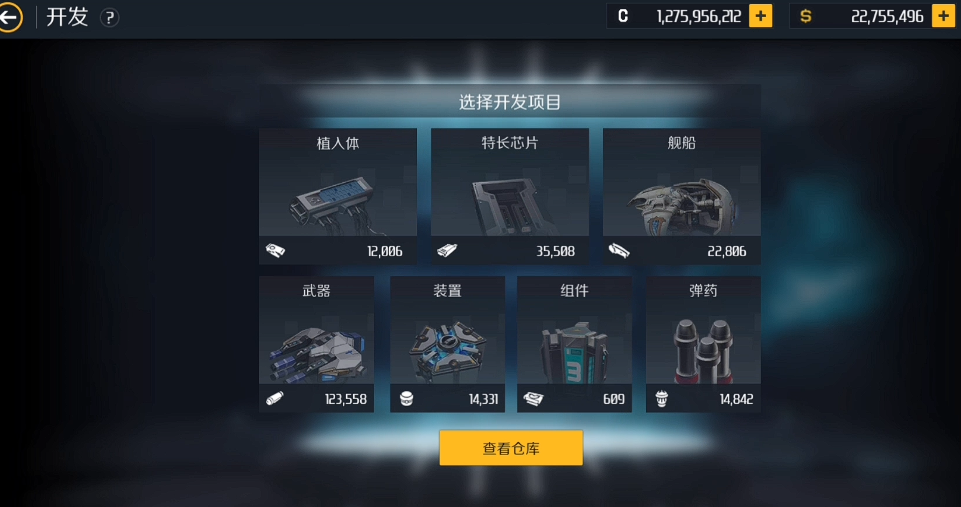Select the 武器 development tile
Viewport: 961px width, 507px height.
[x=316, y=344]
